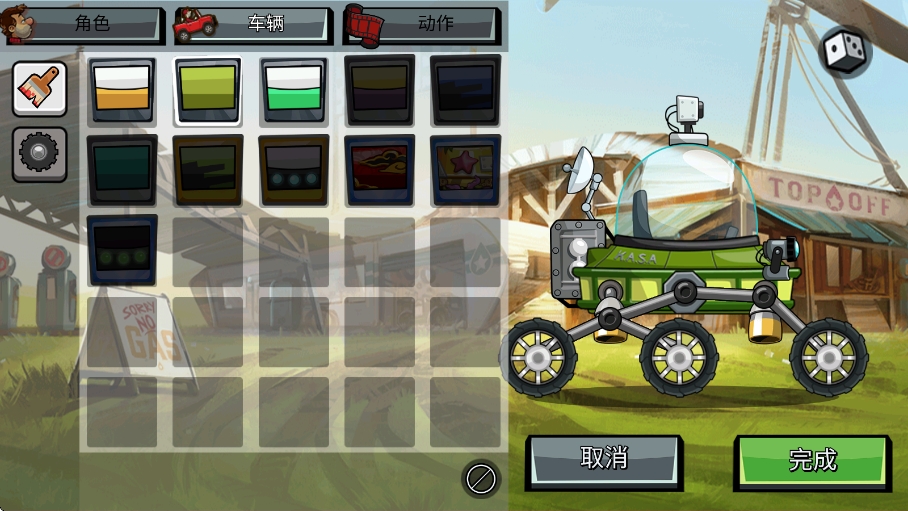Randomize the look with the dice button

(x=844, y=51)
